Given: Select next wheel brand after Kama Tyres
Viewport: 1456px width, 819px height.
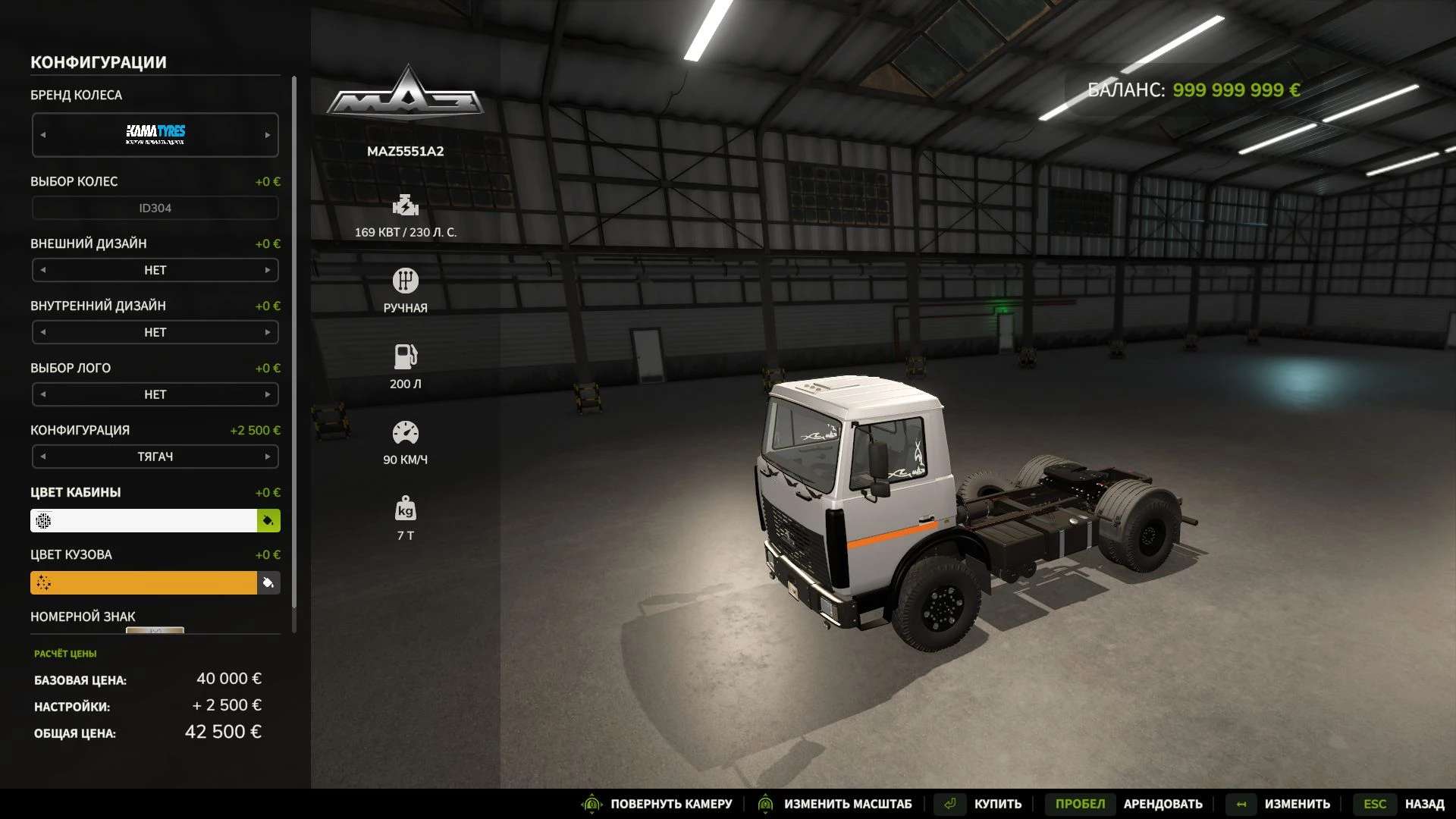Looking at the screenshot, I should (268, 135).
